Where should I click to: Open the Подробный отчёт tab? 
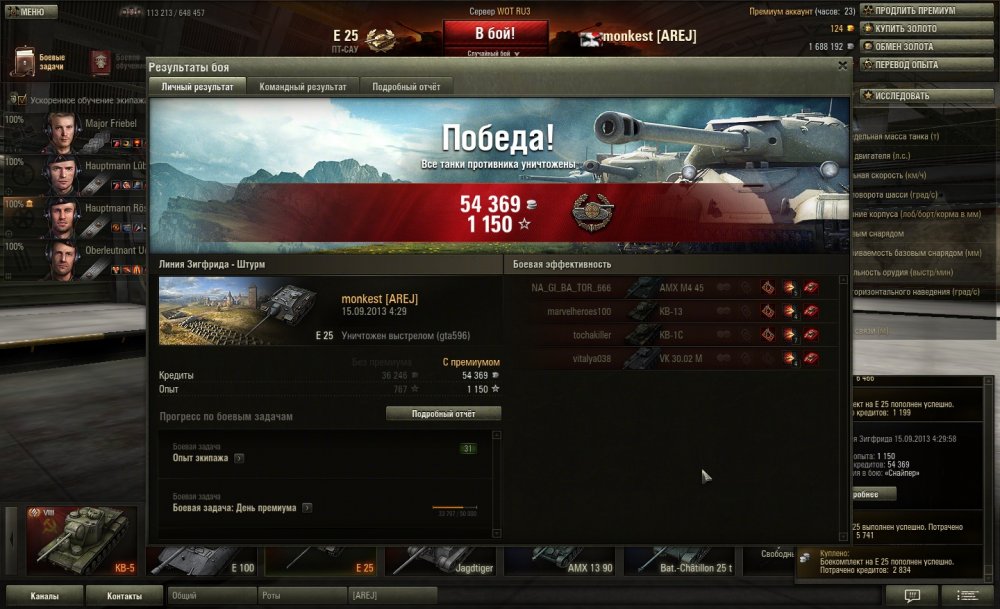tap(406, 87)
